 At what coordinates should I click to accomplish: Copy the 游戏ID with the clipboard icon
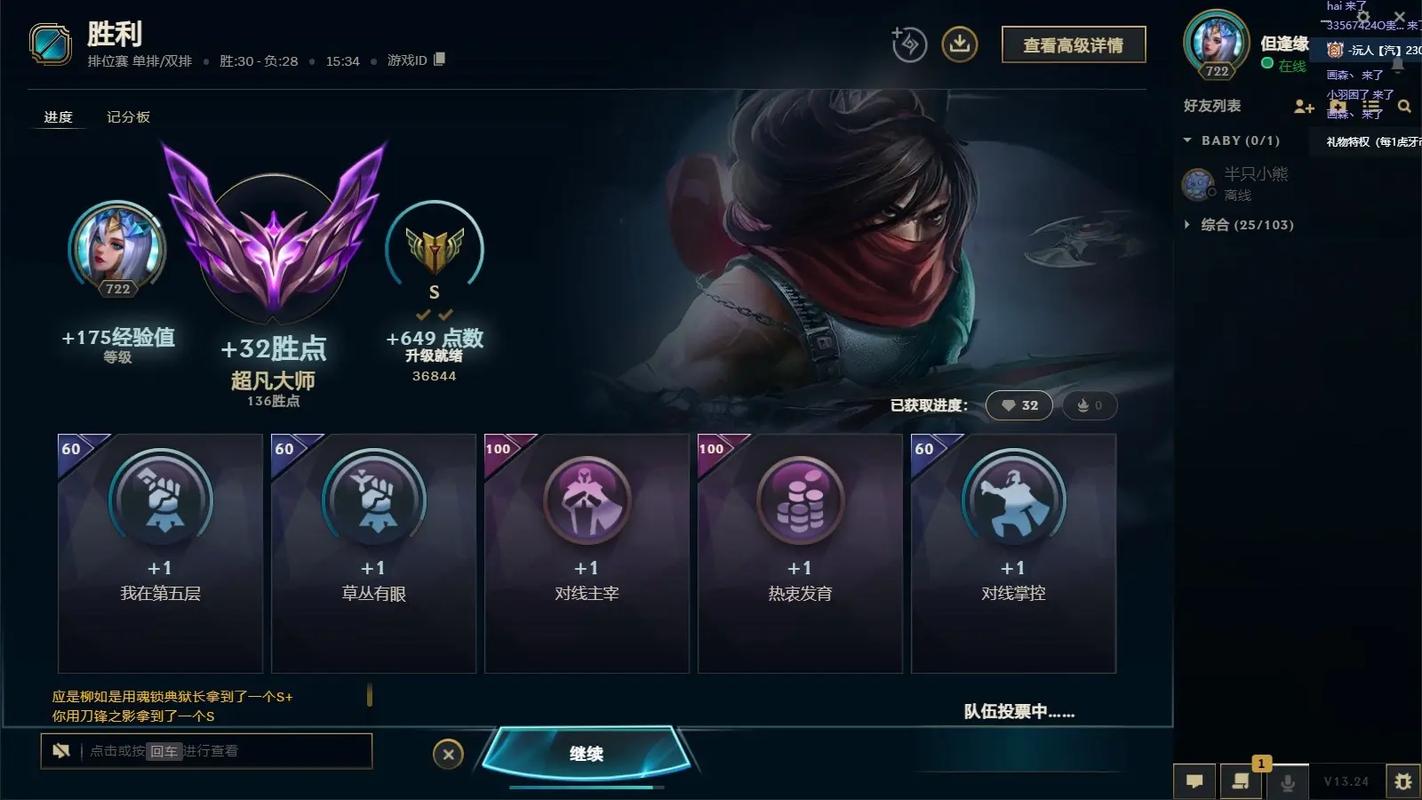pyautogui.click(x=439, y=60)
